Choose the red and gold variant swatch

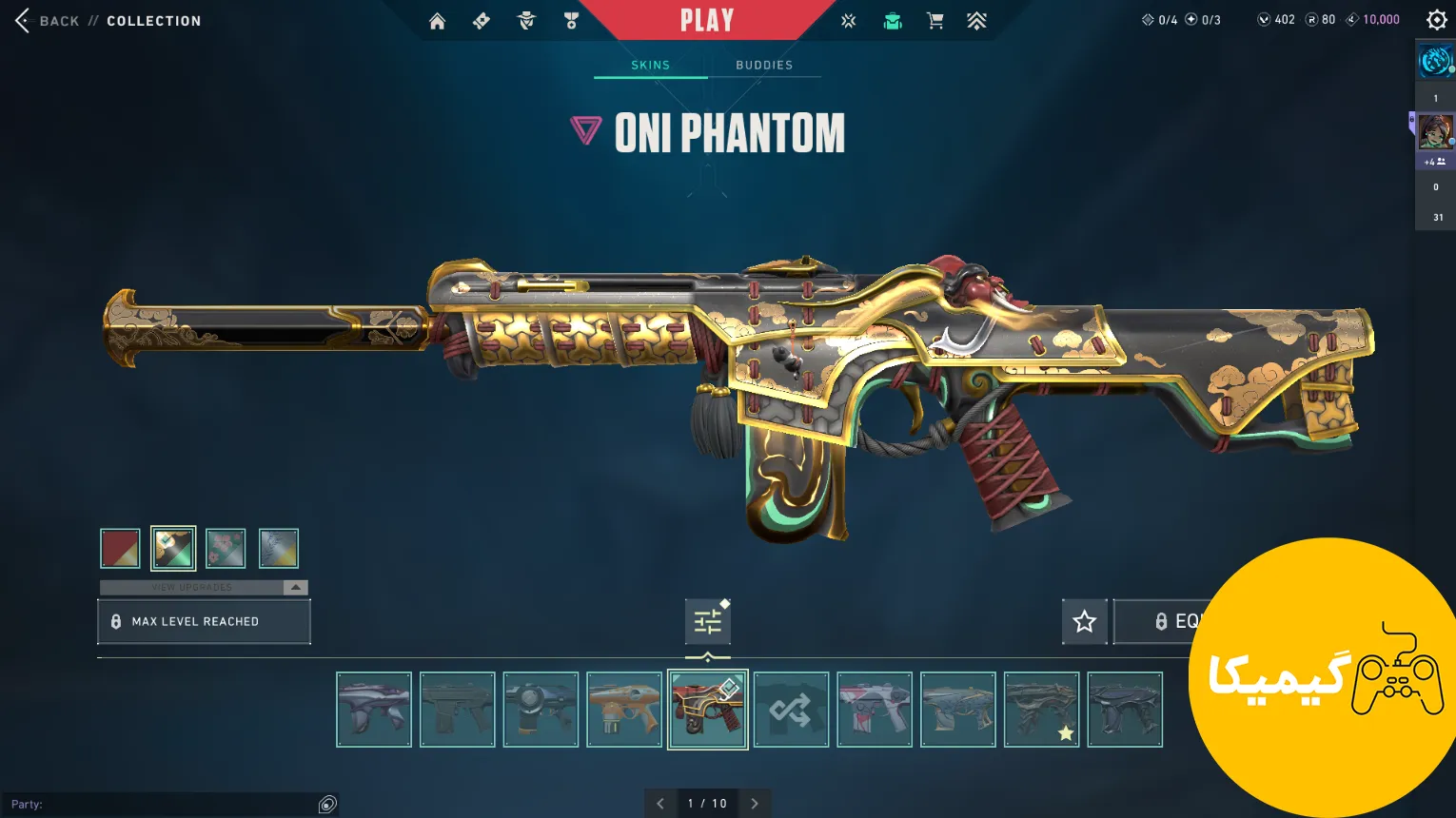pyautogui.click(x=121, y=548)
